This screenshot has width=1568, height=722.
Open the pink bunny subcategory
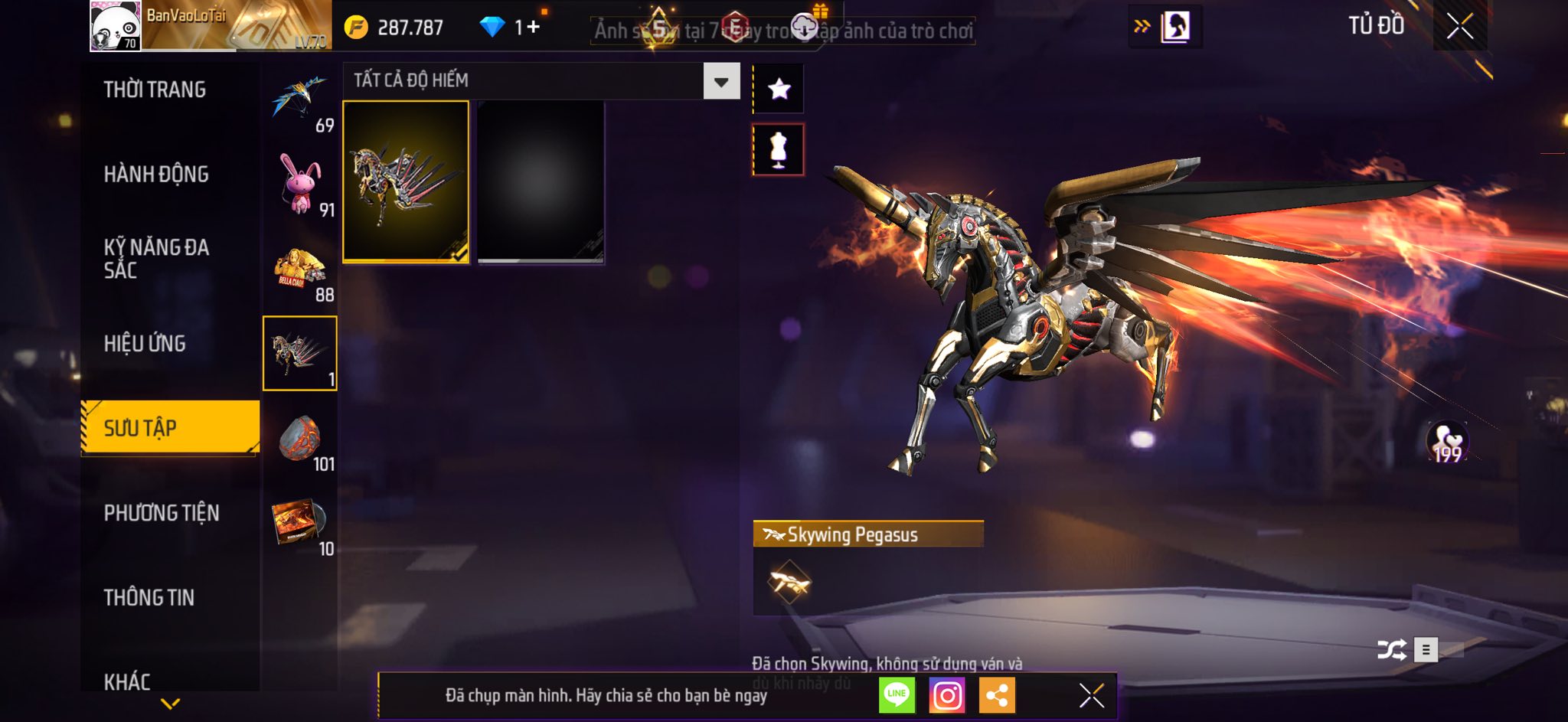pos(300,185)
